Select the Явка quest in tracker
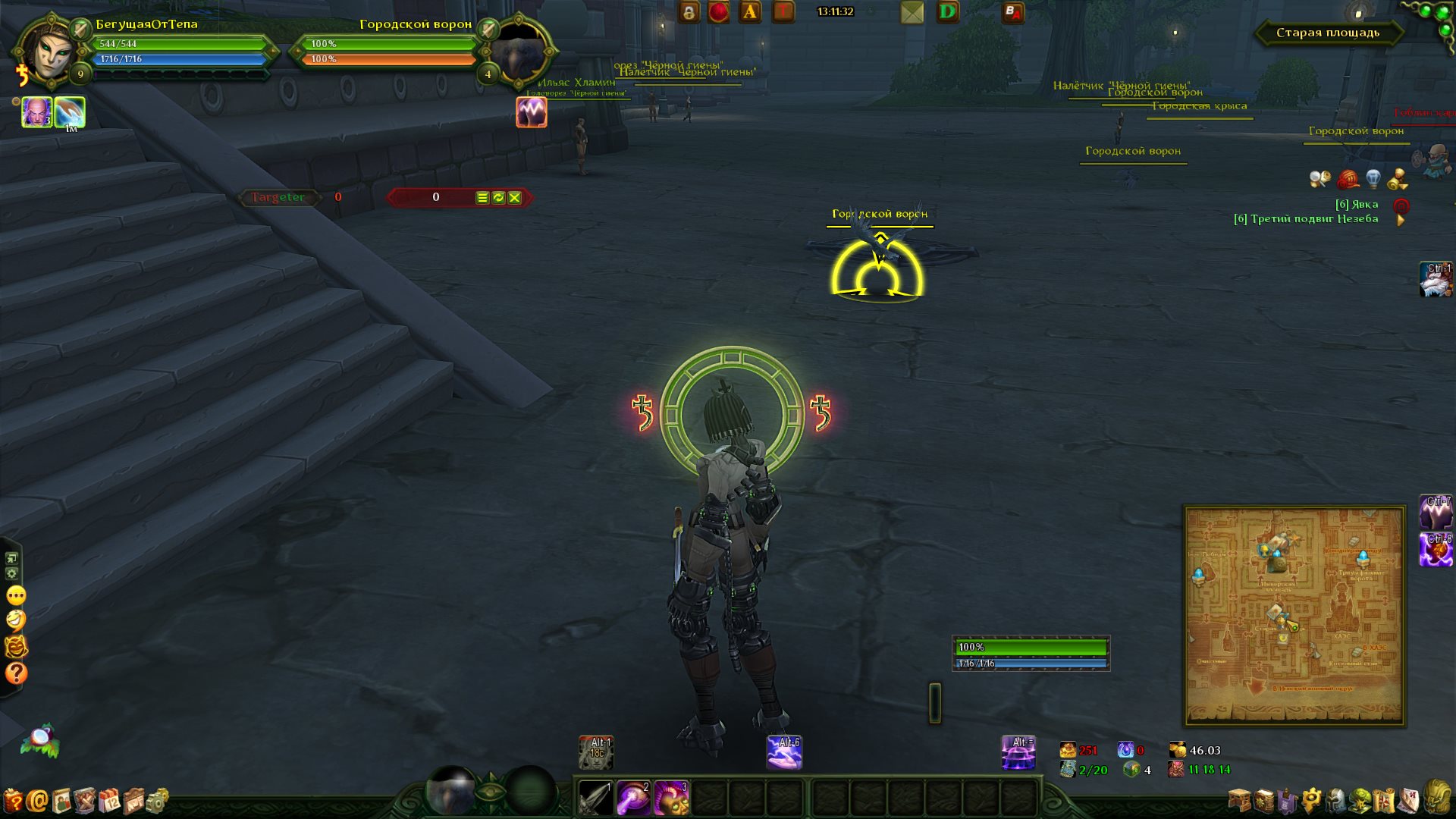 point(1357,204)
